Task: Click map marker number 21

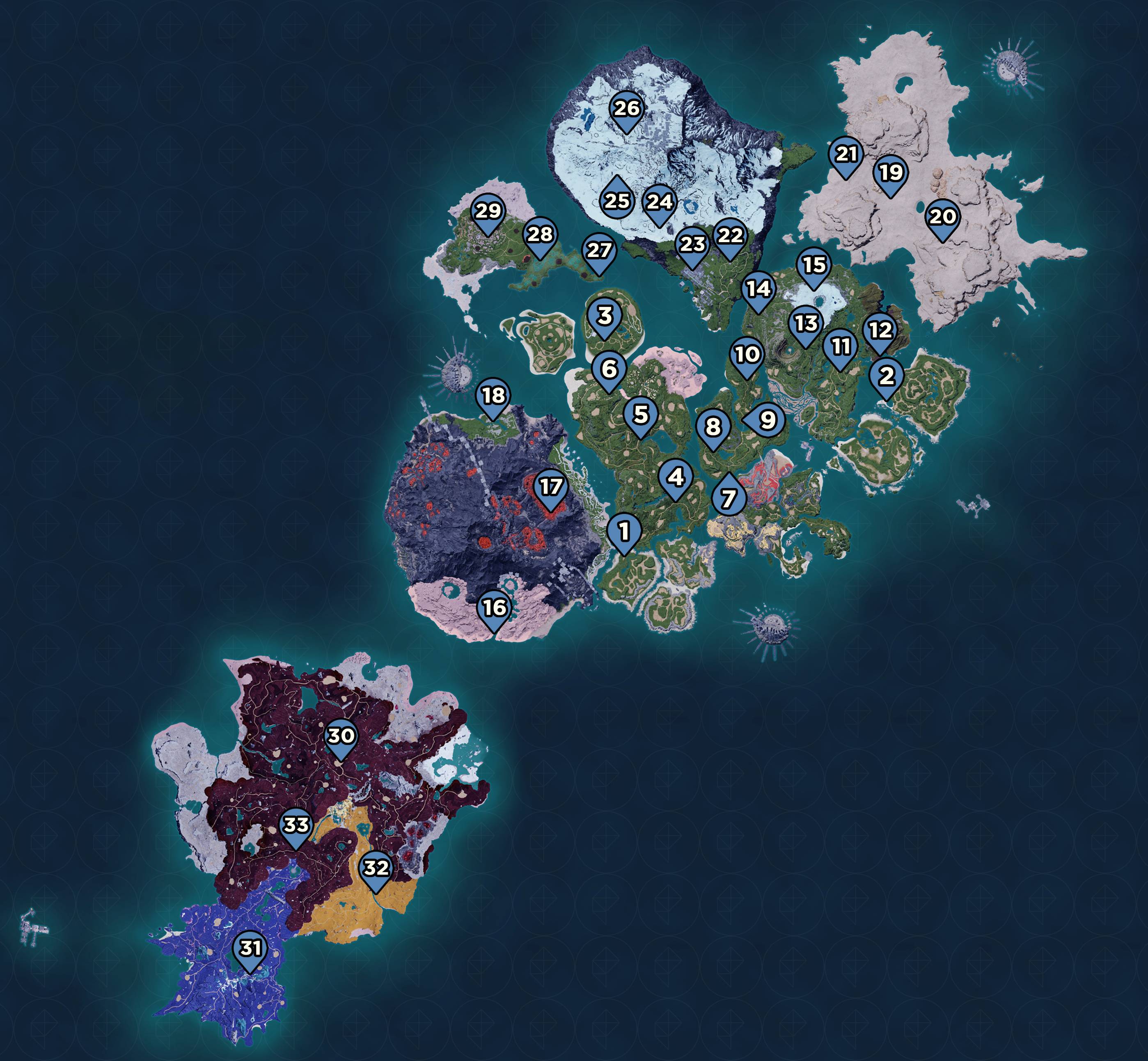Action: [x=846, y=154]
